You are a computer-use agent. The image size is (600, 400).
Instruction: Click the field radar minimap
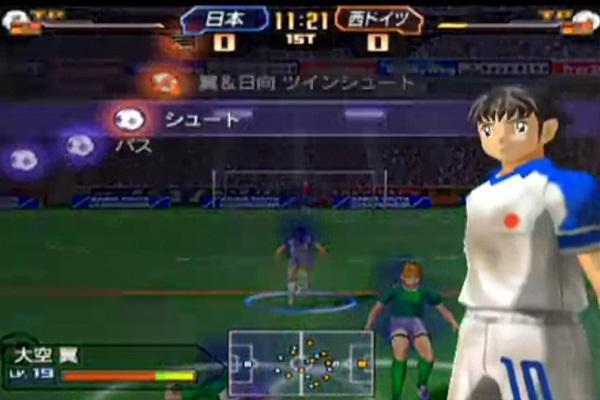(300, 362)
